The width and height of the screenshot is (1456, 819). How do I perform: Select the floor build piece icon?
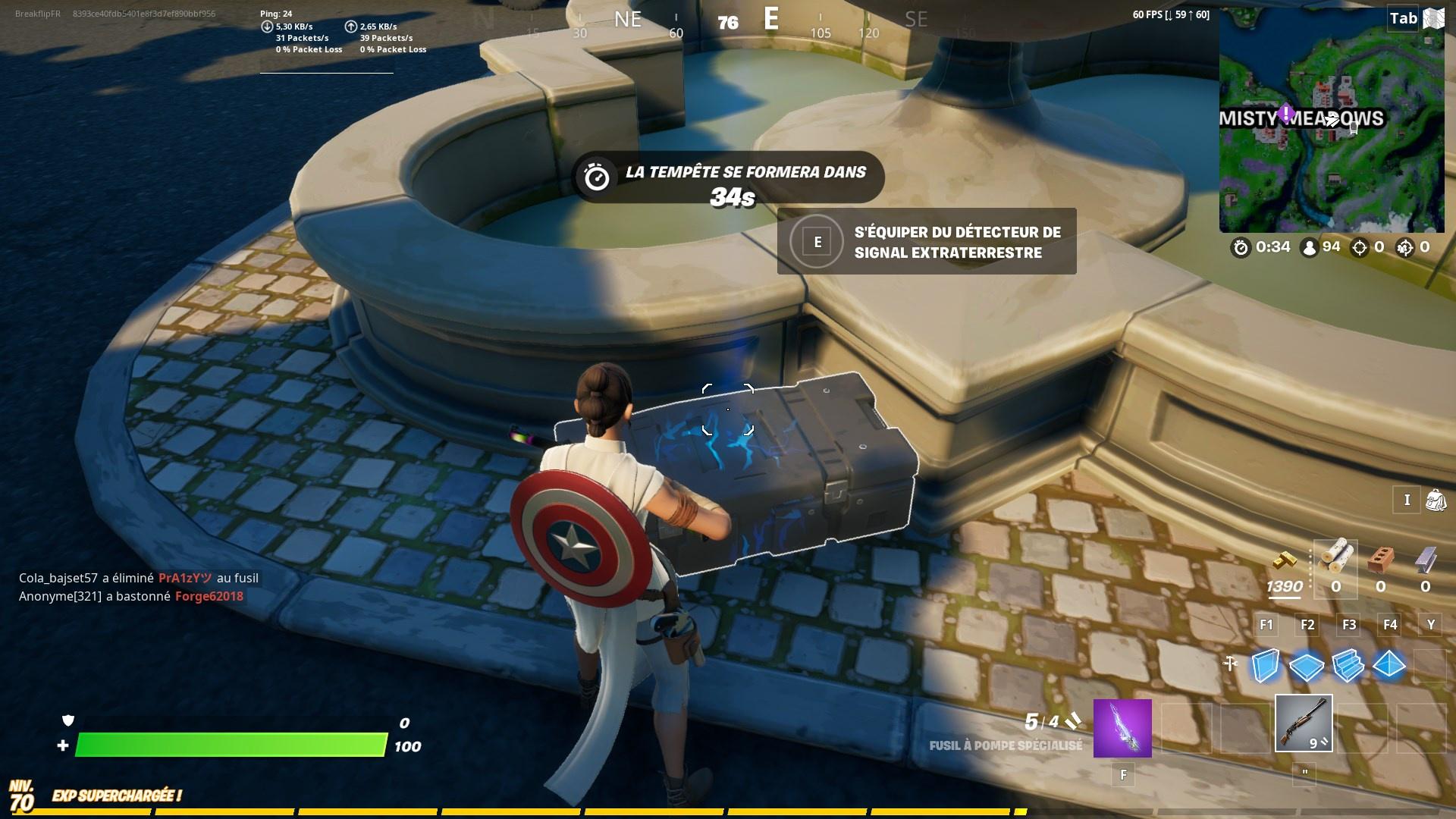[1307, 667]
